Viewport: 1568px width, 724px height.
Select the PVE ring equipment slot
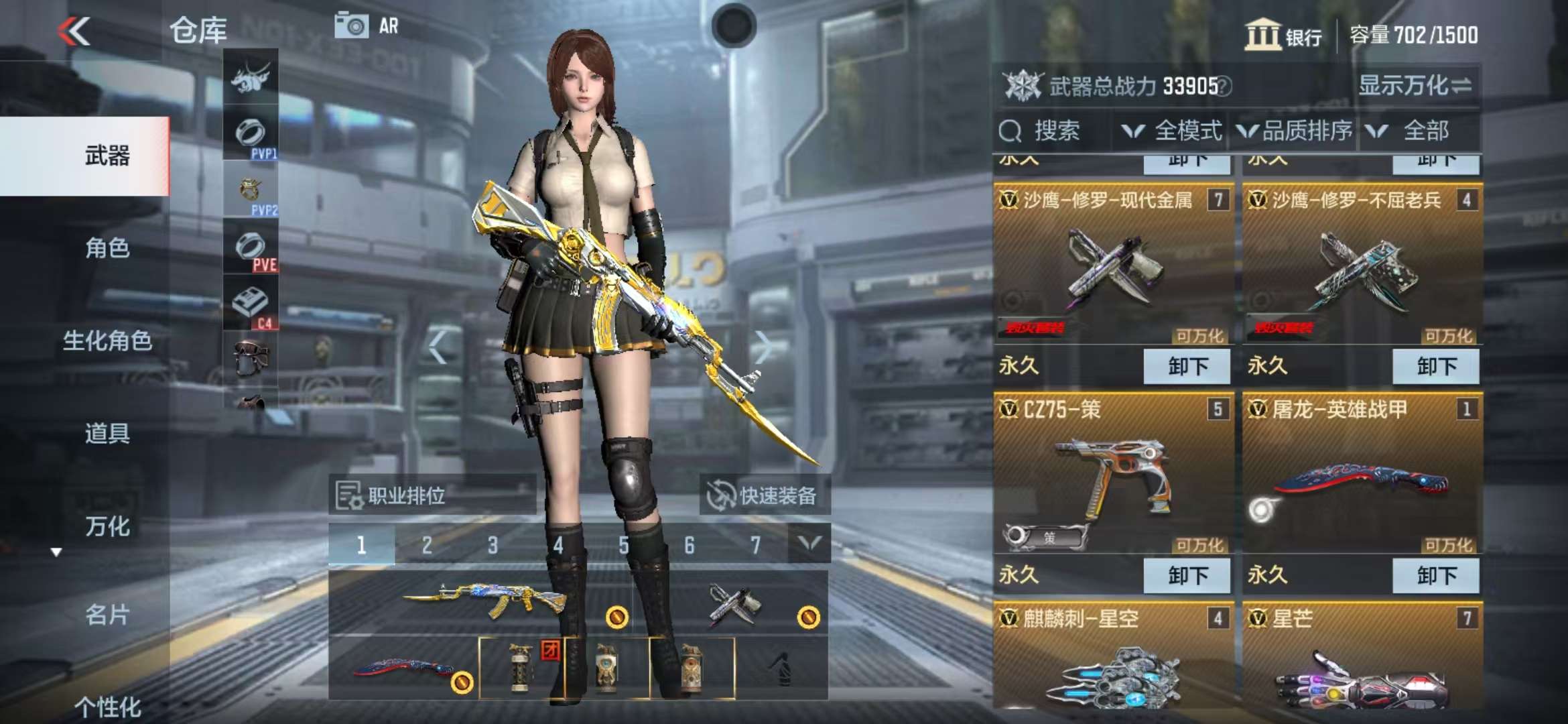(x=251, y=248)
